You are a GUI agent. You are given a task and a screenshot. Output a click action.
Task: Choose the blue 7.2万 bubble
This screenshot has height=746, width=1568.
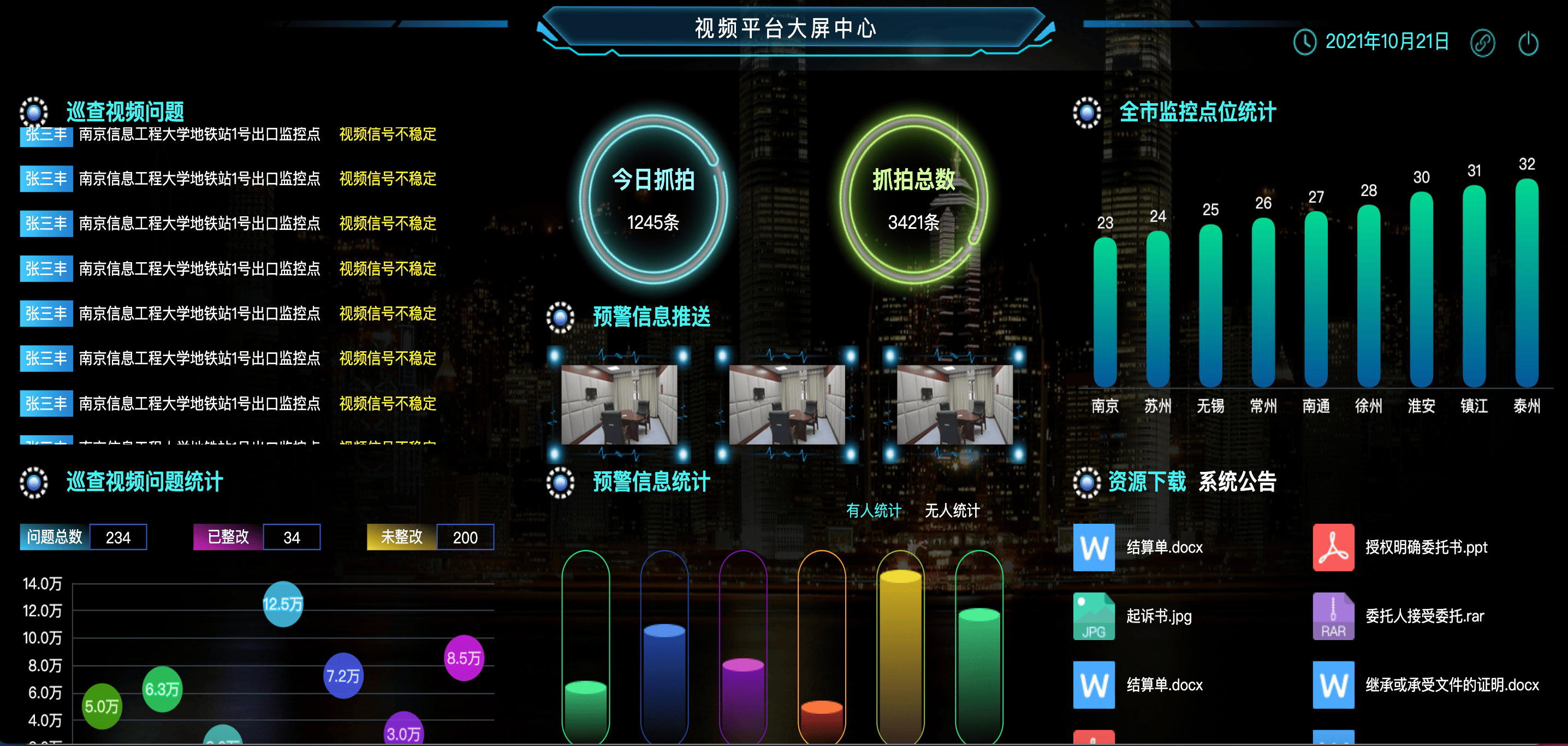pos(343,676)
